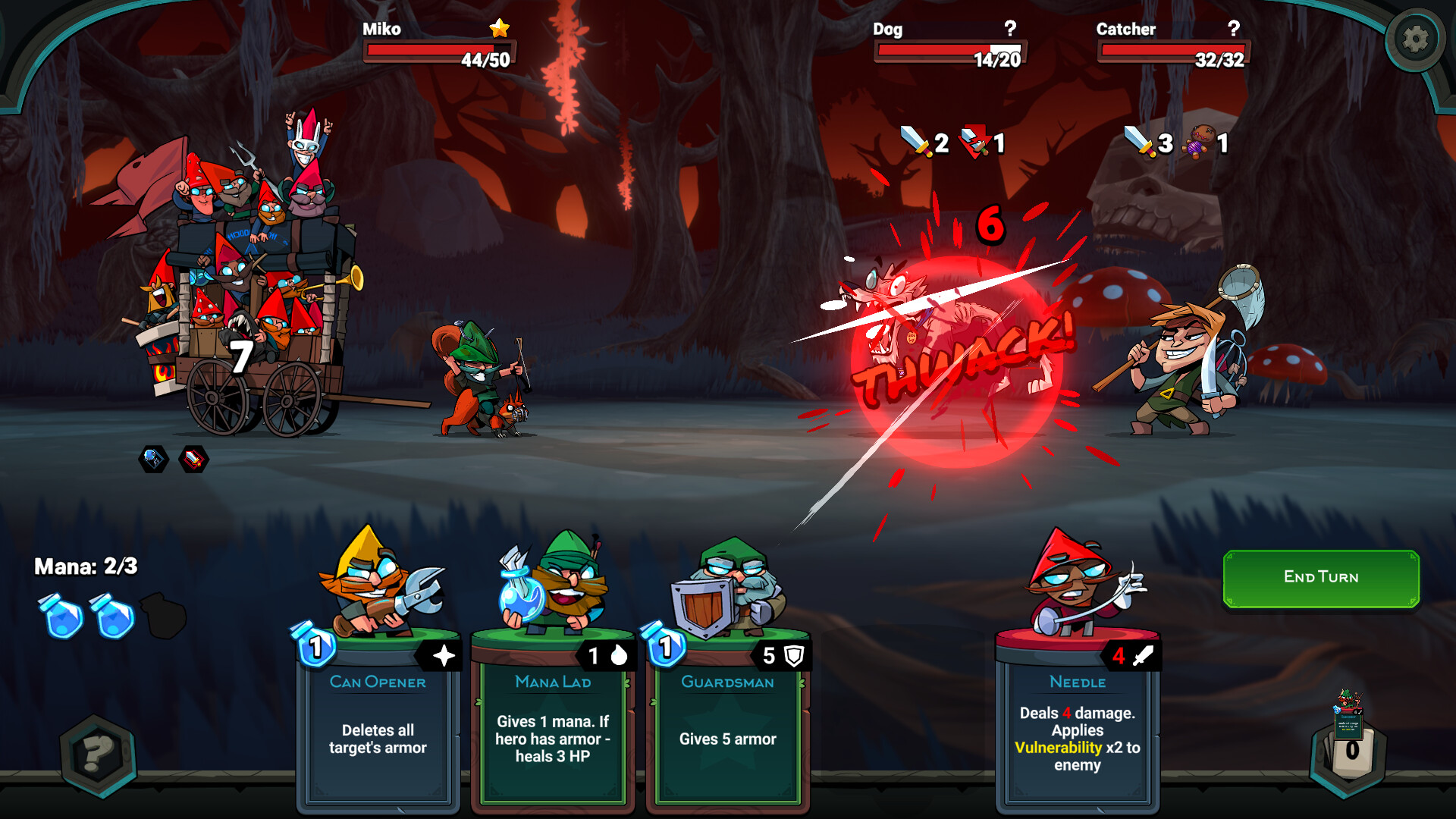
Task: Click the voodoo doll icon under Catcher
Action: 1198,143
